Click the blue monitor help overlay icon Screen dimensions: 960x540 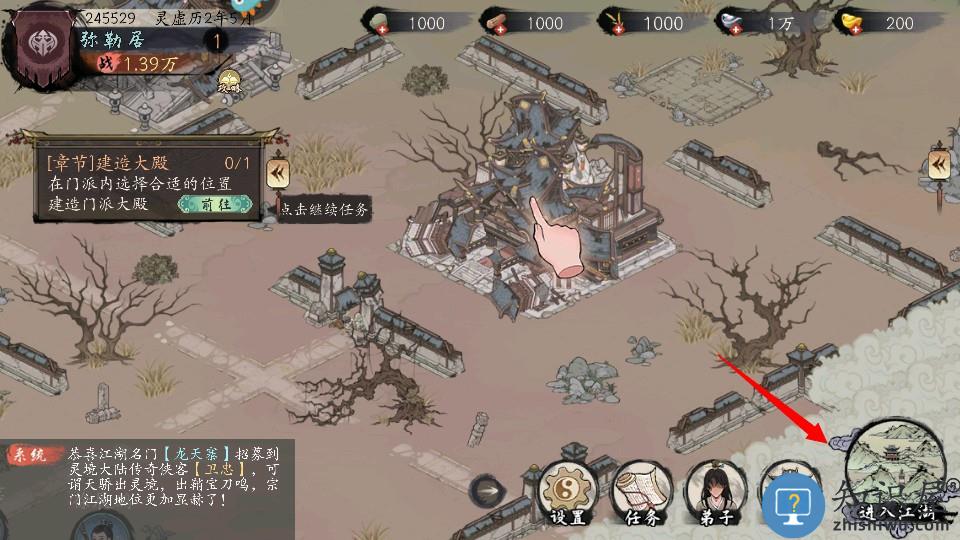[x=792, y=501]
